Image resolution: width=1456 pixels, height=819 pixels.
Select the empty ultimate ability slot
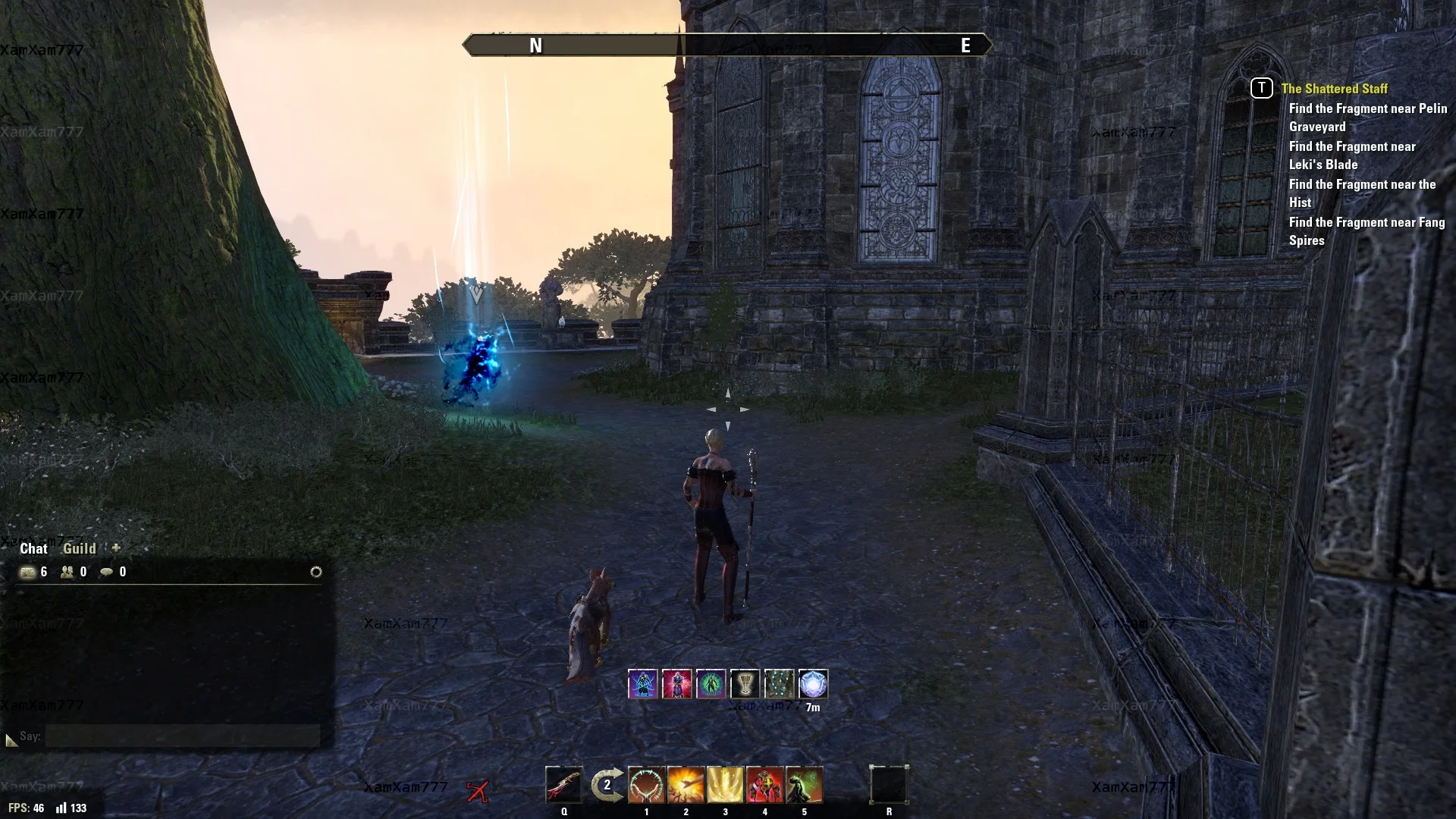click(889, 784)
